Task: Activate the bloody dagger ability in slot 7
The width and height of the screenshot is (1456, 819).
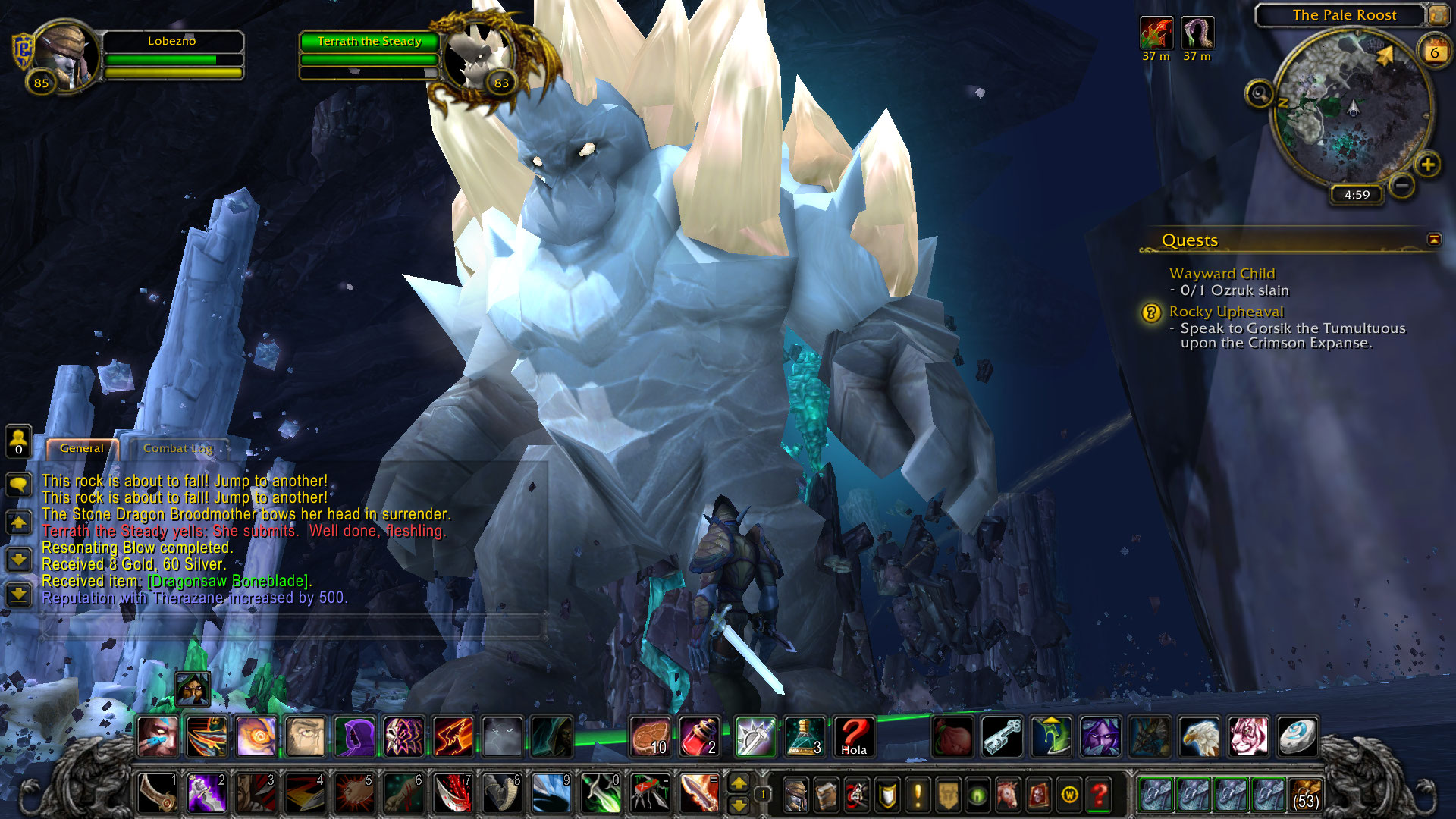Action: (x=453, y=795)
